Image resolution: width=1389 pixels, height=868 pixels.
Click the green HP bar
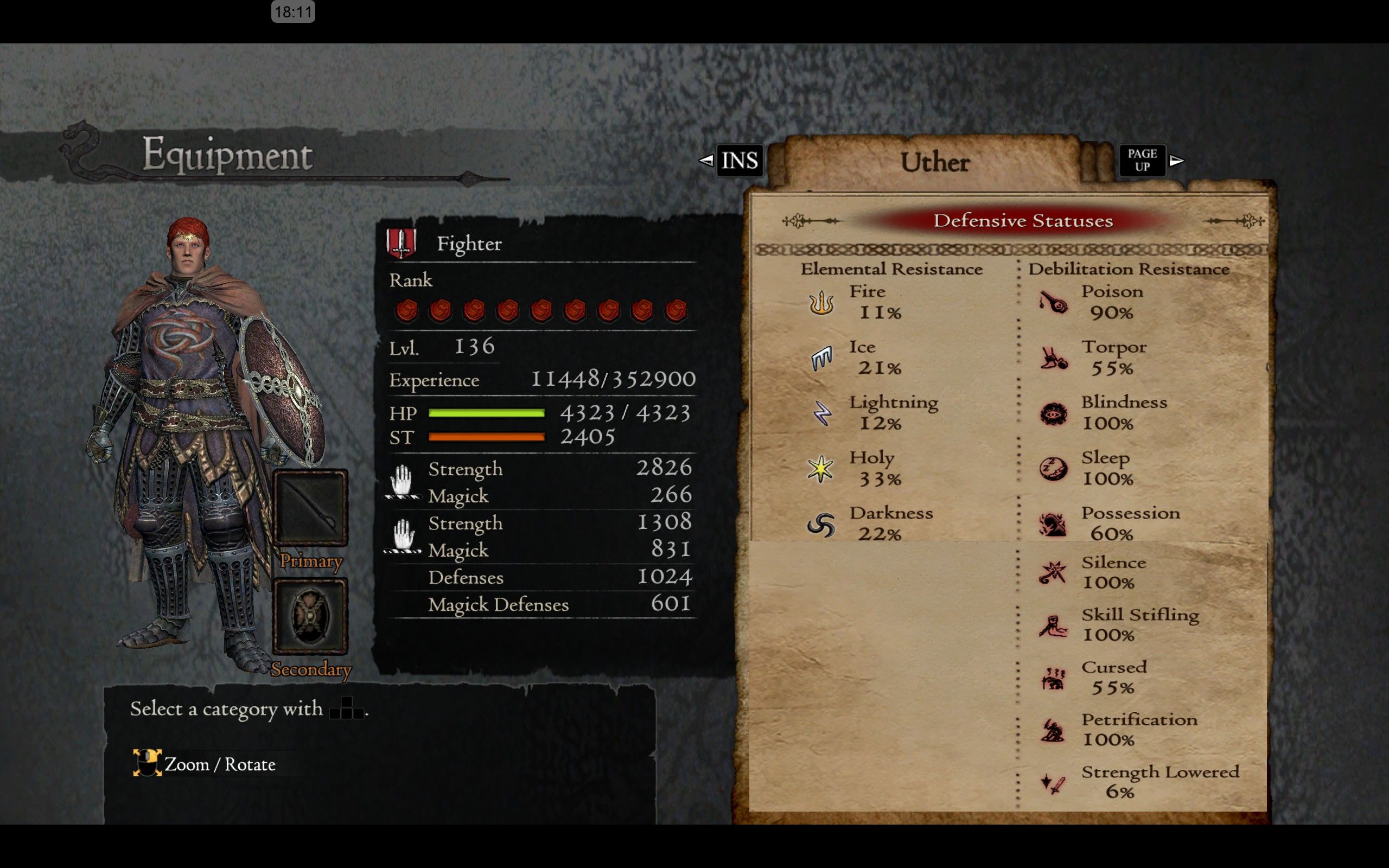click(x=485, y=412)
